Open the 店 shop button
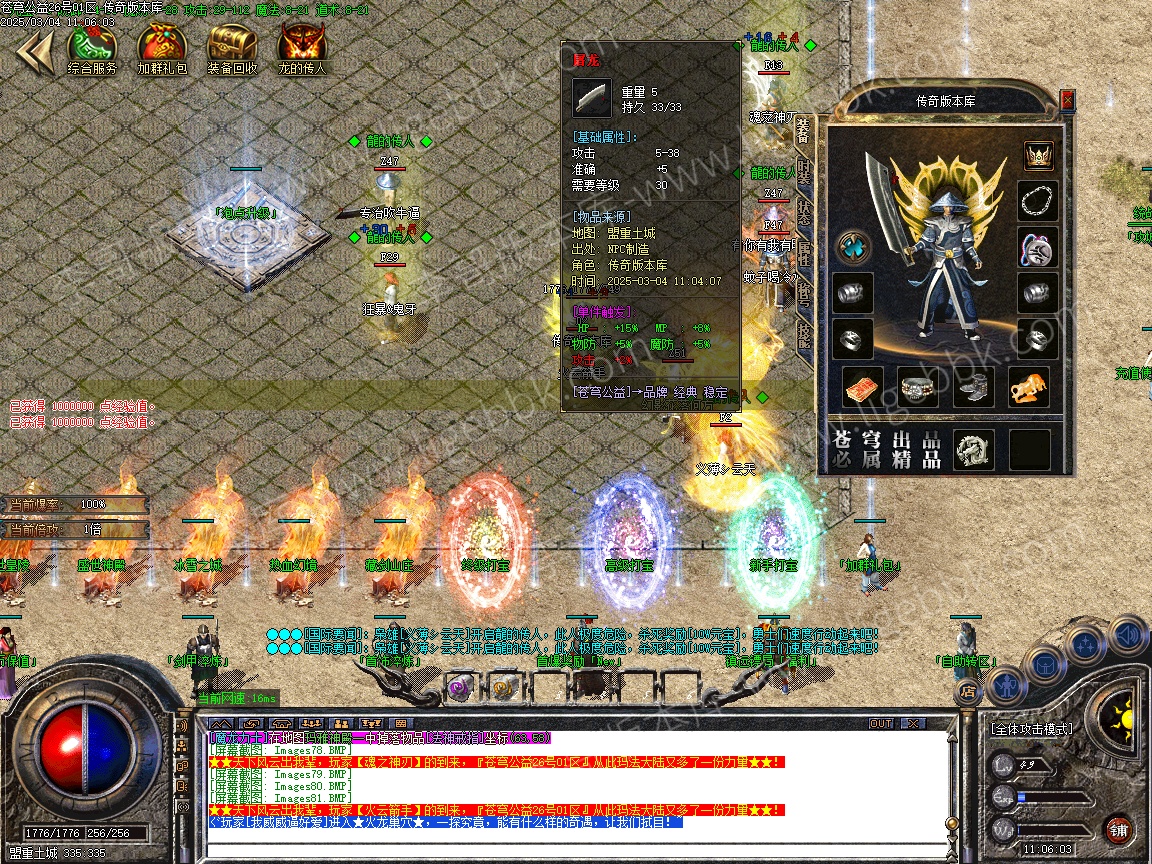The height and width of the screenshot is (864, 1152). (967, 689)
